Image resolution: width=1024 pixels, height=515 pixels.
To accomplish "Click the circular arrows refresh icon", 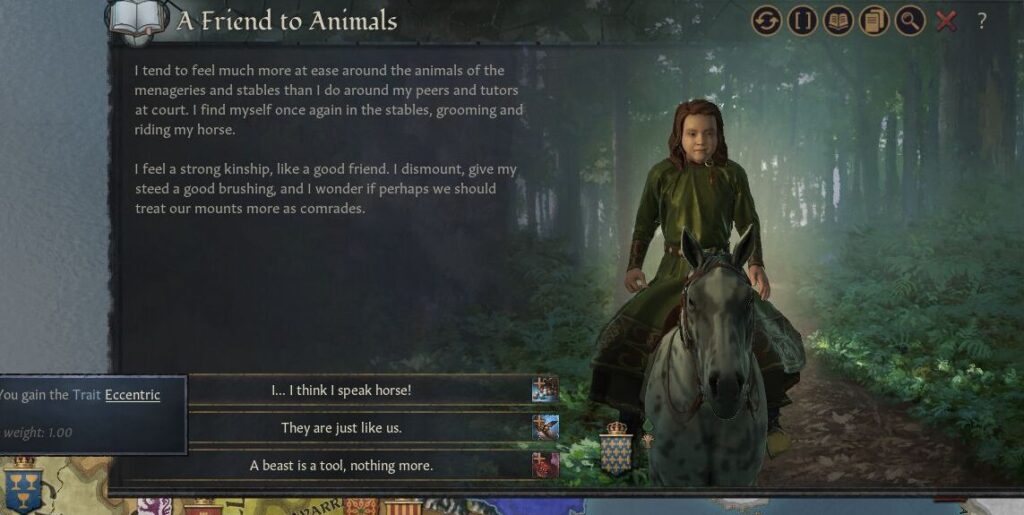I will tap(766, 20).
